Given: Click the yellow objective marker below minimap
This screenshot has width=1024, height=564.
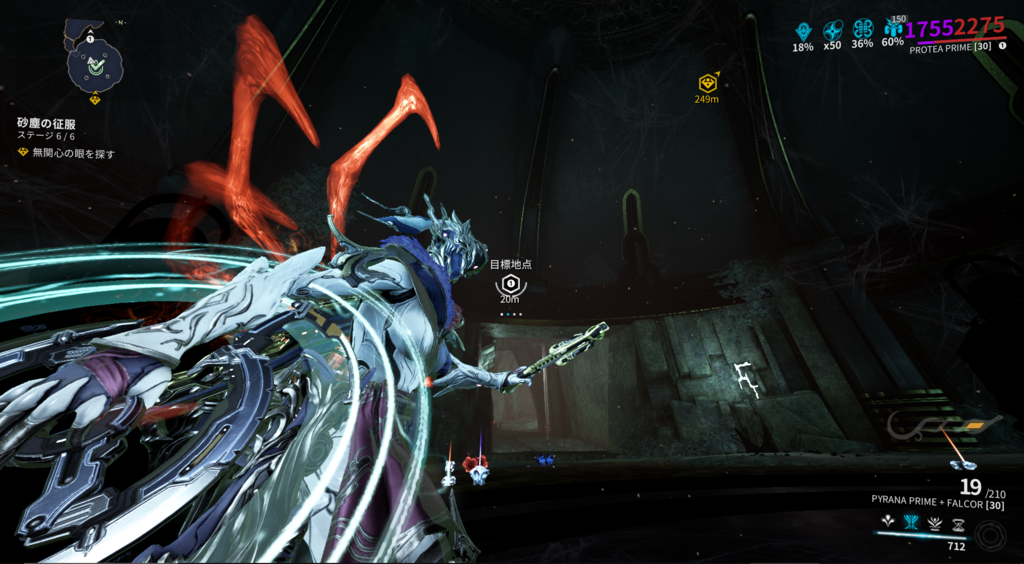Looking at the screenshot, I should (x=95, y=99).
